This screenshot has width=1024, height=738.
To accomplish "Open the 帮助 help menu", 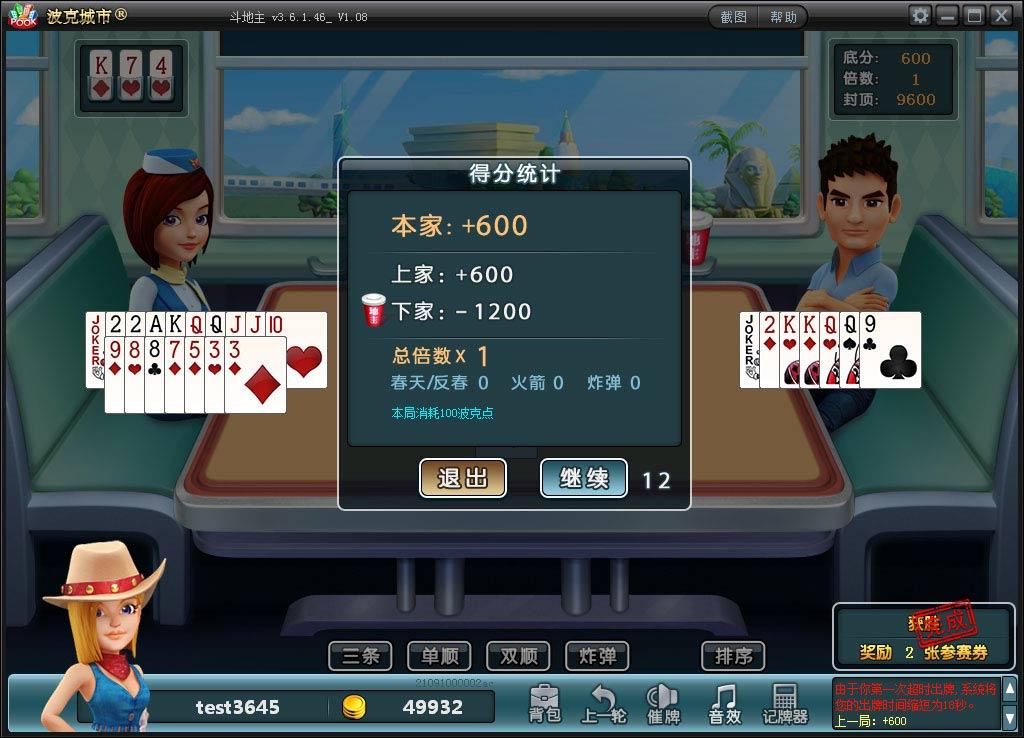I will 783,17.
